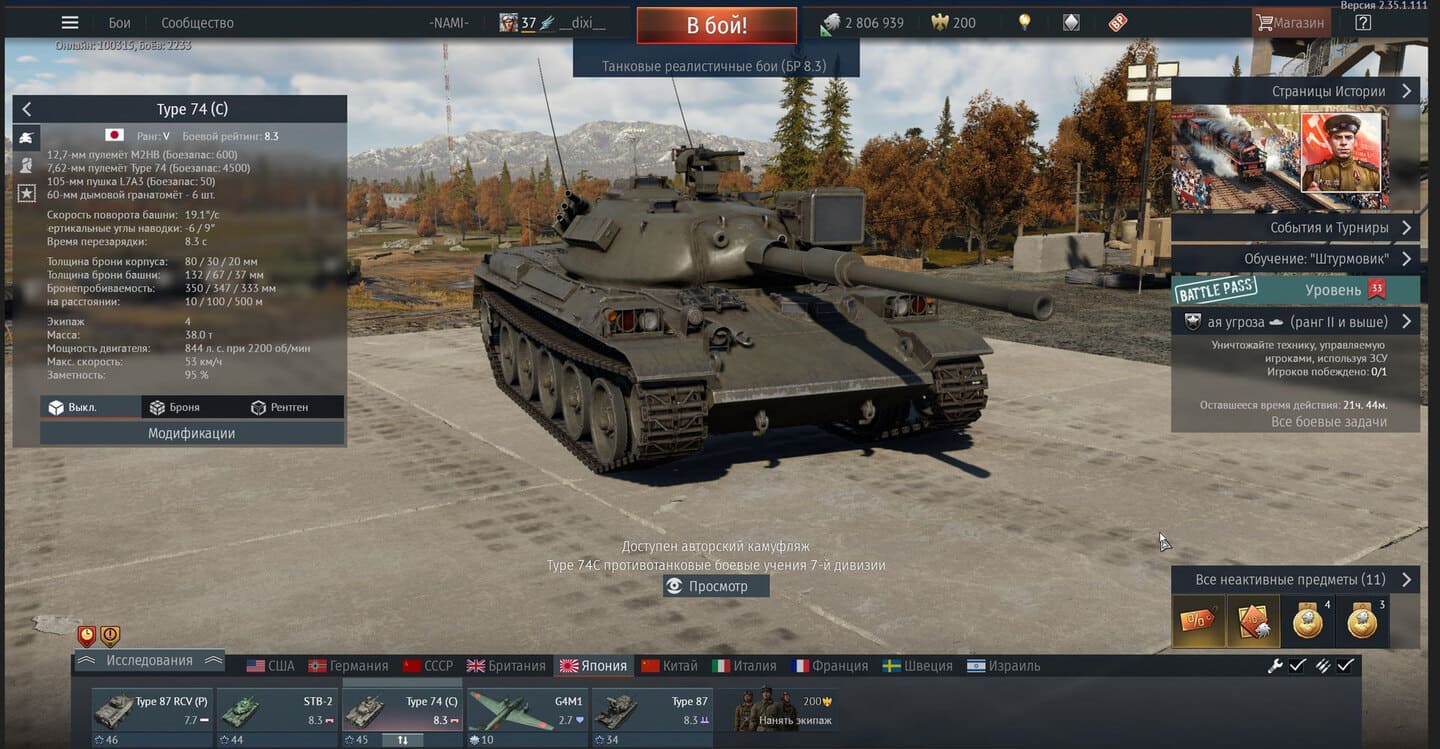The image size is (1440, 749).
Task: Close vehicle info with the back arrow
Action: 27,109
